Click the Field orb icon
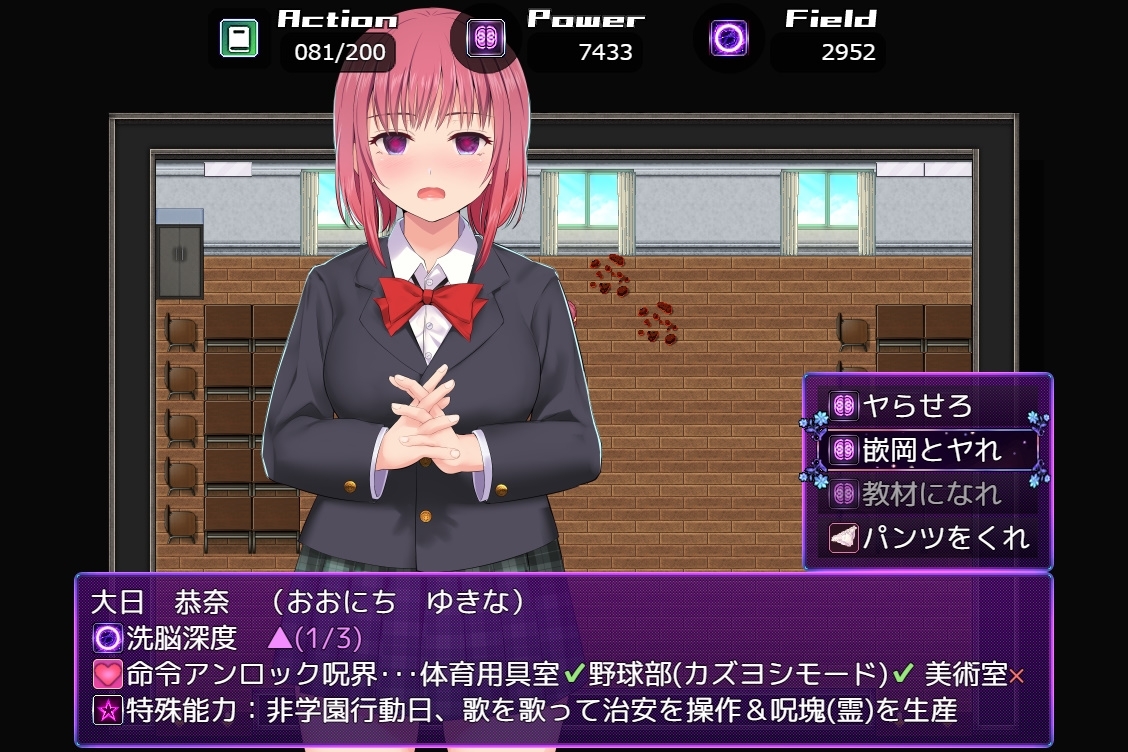The width and height of the screenshot is (1128, 752). pos(729,39)
